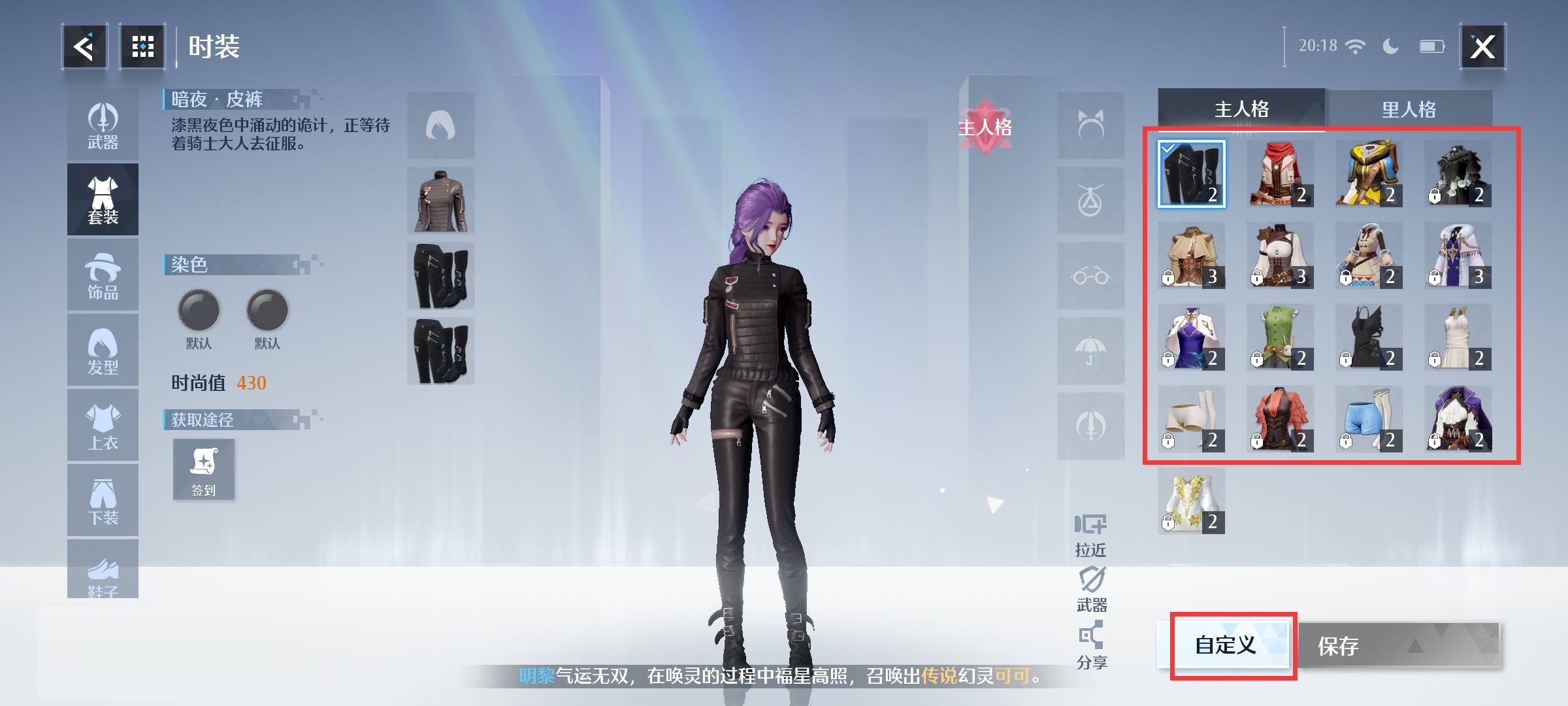This screenshot has height=706, width=1568.
Task: Go back using the arrow button
Action: point(84,46)
